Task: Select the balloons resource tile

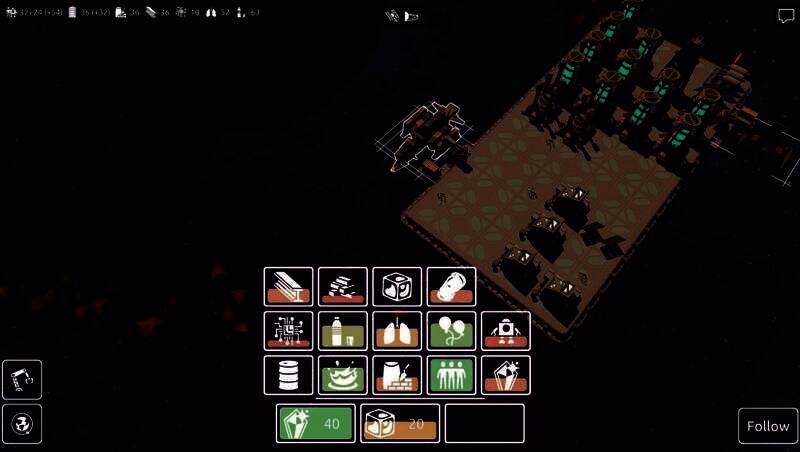Action: tap(451, 331)
